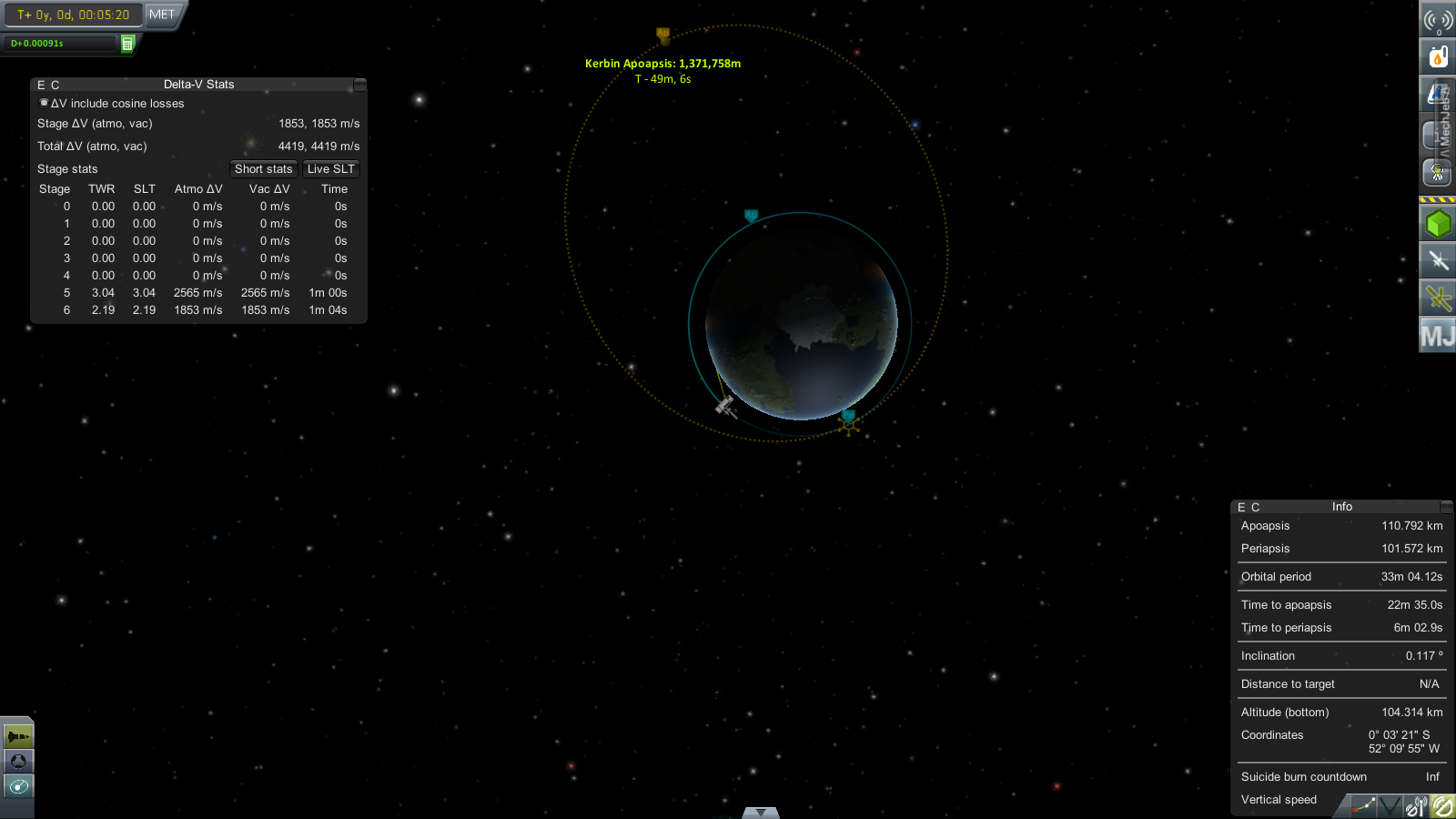Collapse the Delta-V Stats window
This screenshot has width=1456, height=819.
tap(360, 85)
